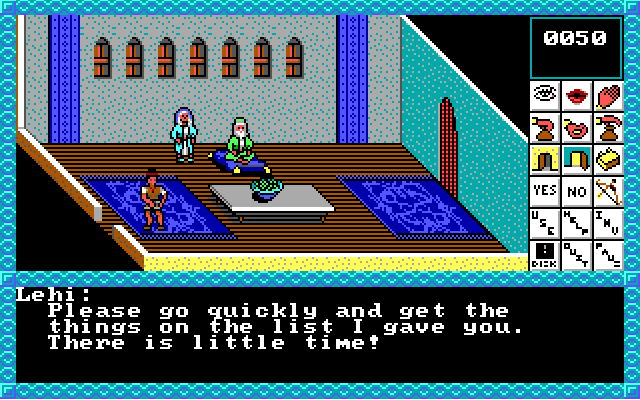Image resolution: width=640 pixels, height=400 pixels.
Task: Open the HELP command
Action: (577, 222)
